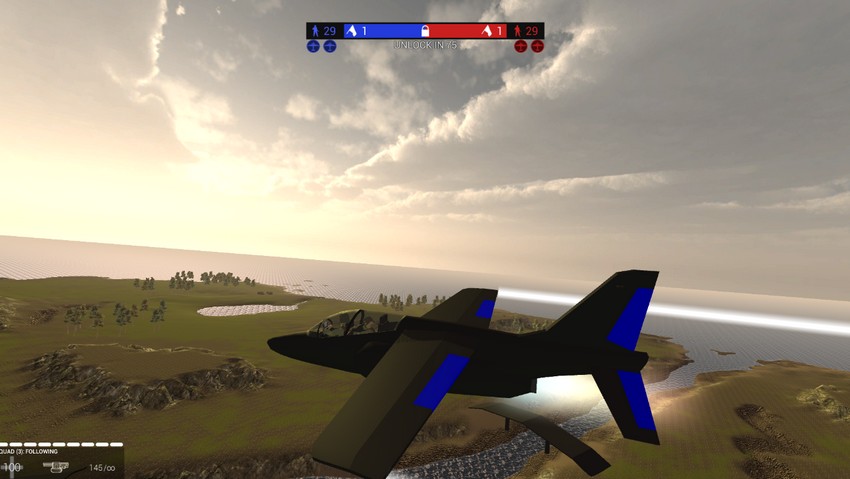Click the red team flag icon
This screenshot has width=850, height=479.
487,31
